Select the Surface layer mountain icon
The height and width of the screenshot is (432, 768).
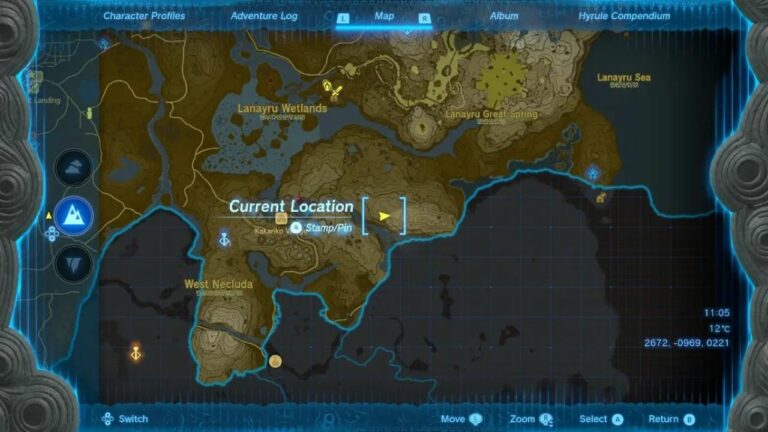click(x=75, y=213)
